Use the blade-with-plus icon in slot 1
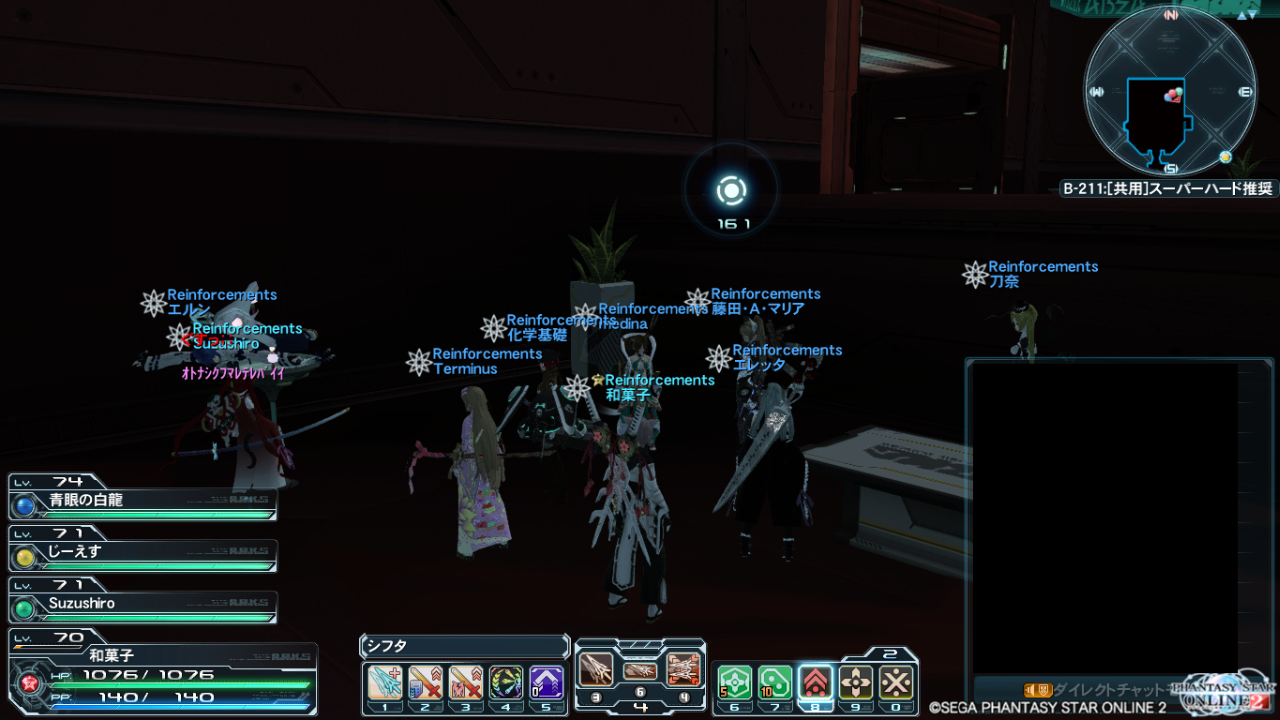Image resolution: width=1280 pixels, height=720 pixels. coord(385,682)
